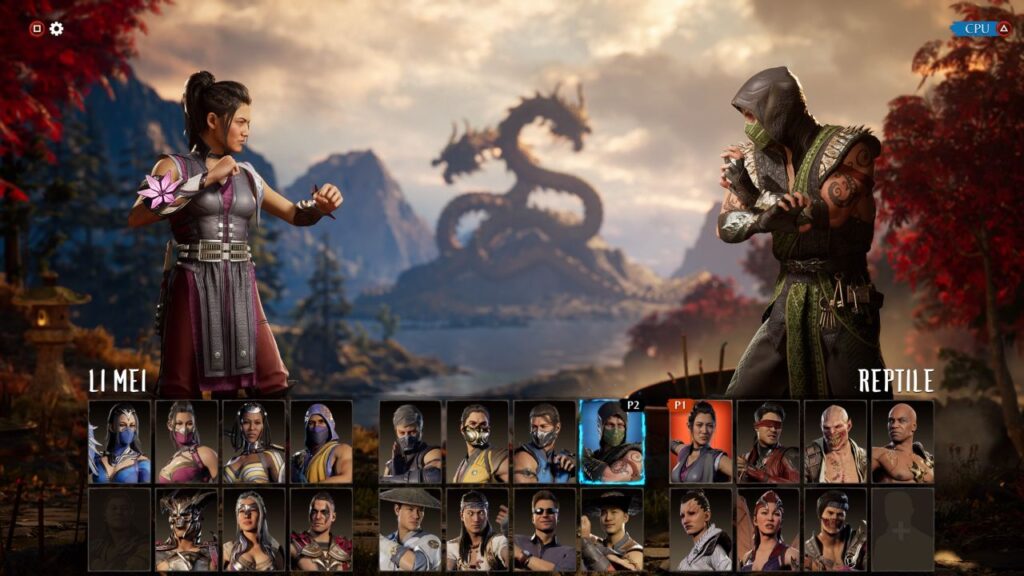Choose Smoke's portrait tile
This screenshot has height=576, width=1024.
(411, 442)
